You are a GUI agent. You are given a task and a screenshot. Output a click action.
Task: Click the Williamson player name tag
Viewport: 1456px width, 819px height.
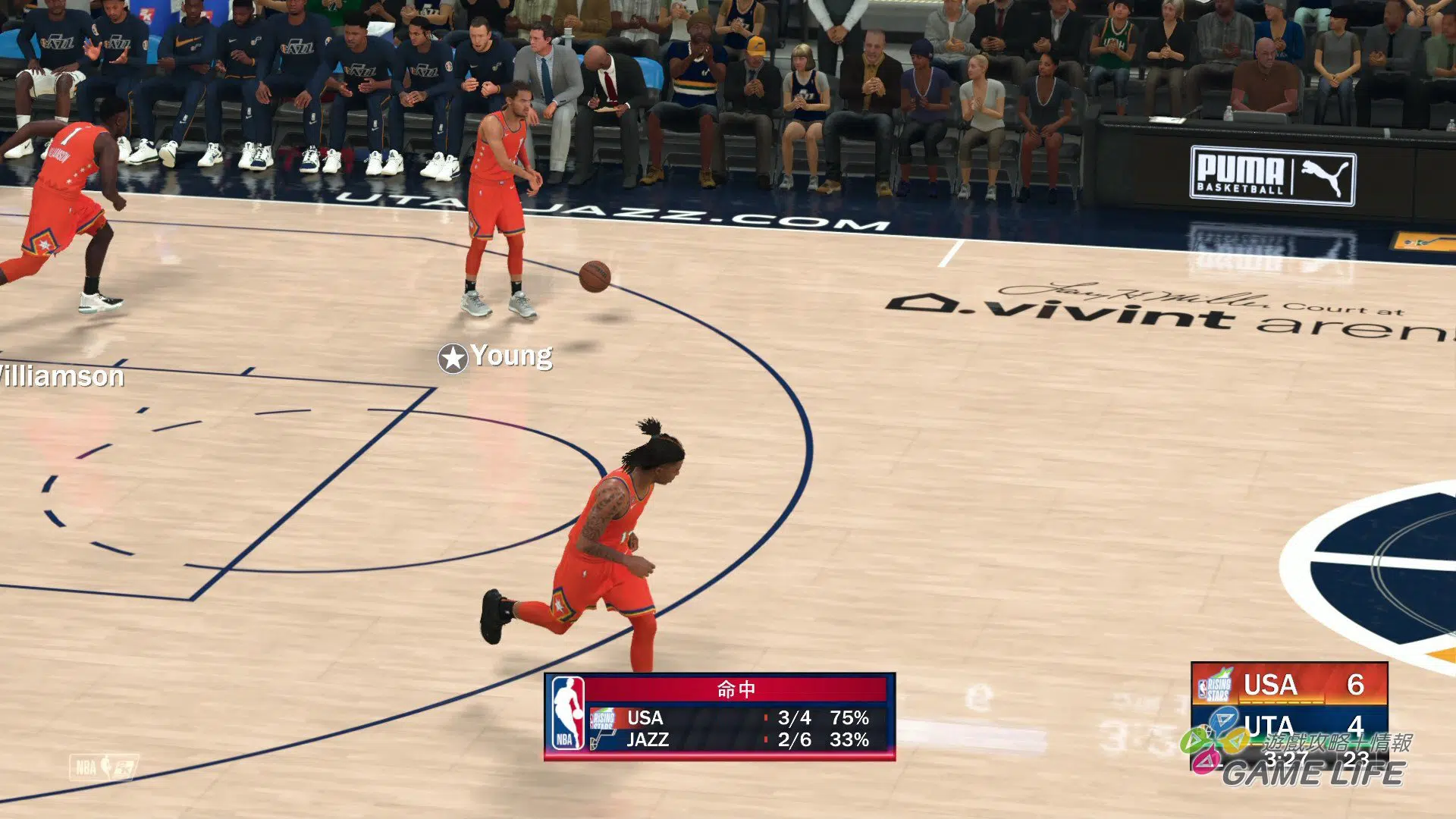coord(62,376)
